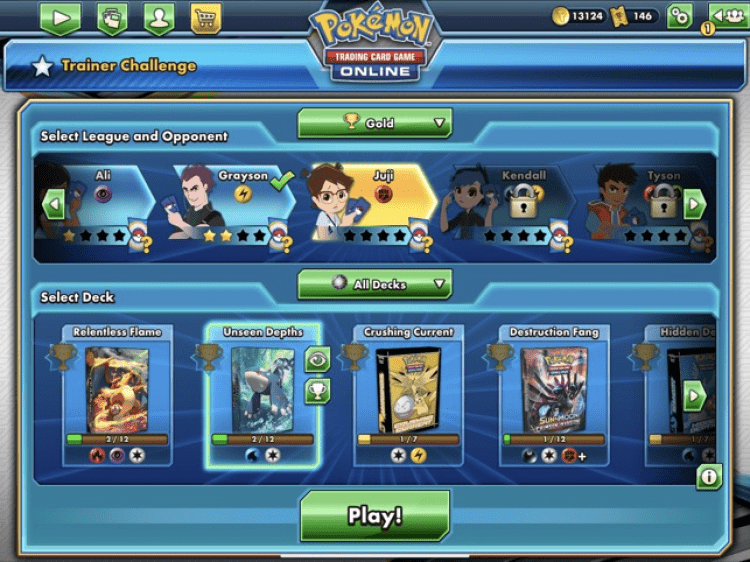Open the trophy button beside Unseen Depths
Image resolution: width=750 pixels, height=562 pixels.
point(317,390)
